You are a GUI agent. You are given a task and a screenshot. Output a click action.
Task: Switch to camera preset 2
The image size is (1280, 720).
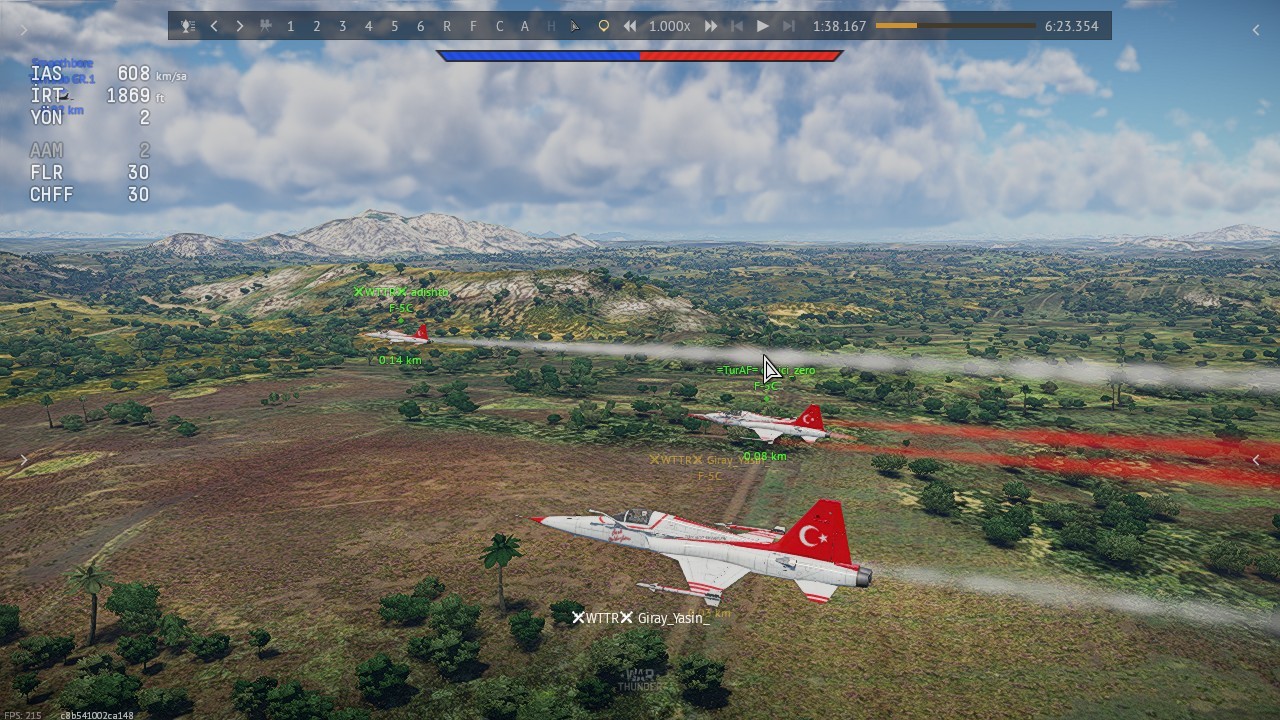click(x=317, y=26)
